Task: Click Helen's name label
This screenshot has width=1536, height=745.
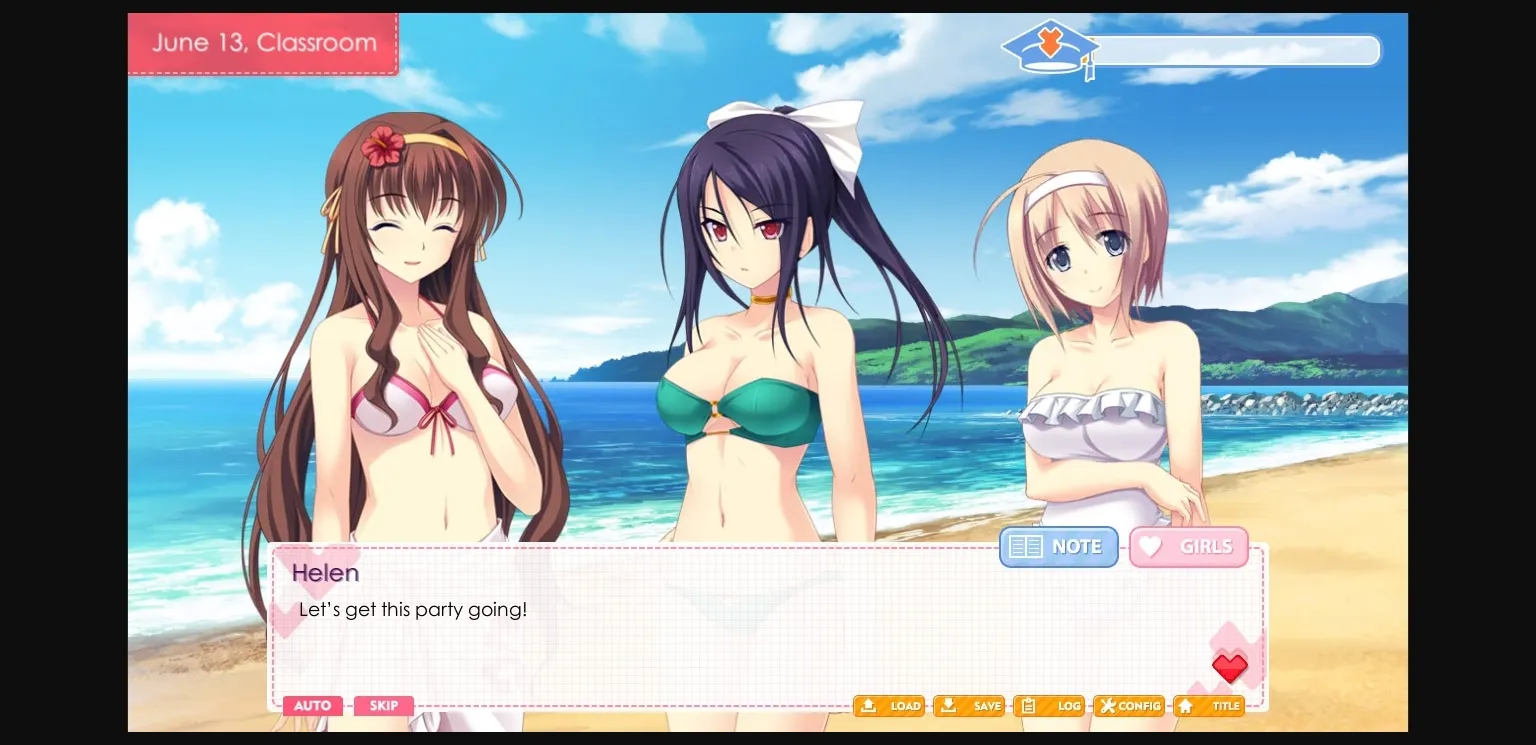Action: click(x=325, y=572)
